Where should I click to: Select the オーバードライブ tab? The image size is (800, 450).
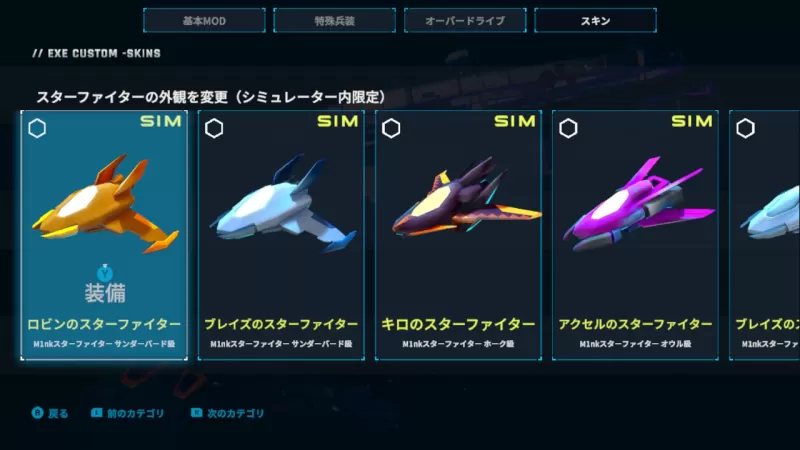point(465,20)
